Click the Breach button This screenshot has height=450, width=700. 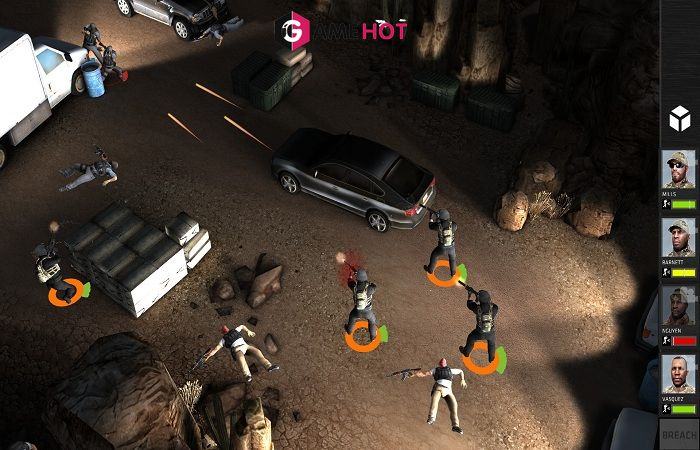679,434
